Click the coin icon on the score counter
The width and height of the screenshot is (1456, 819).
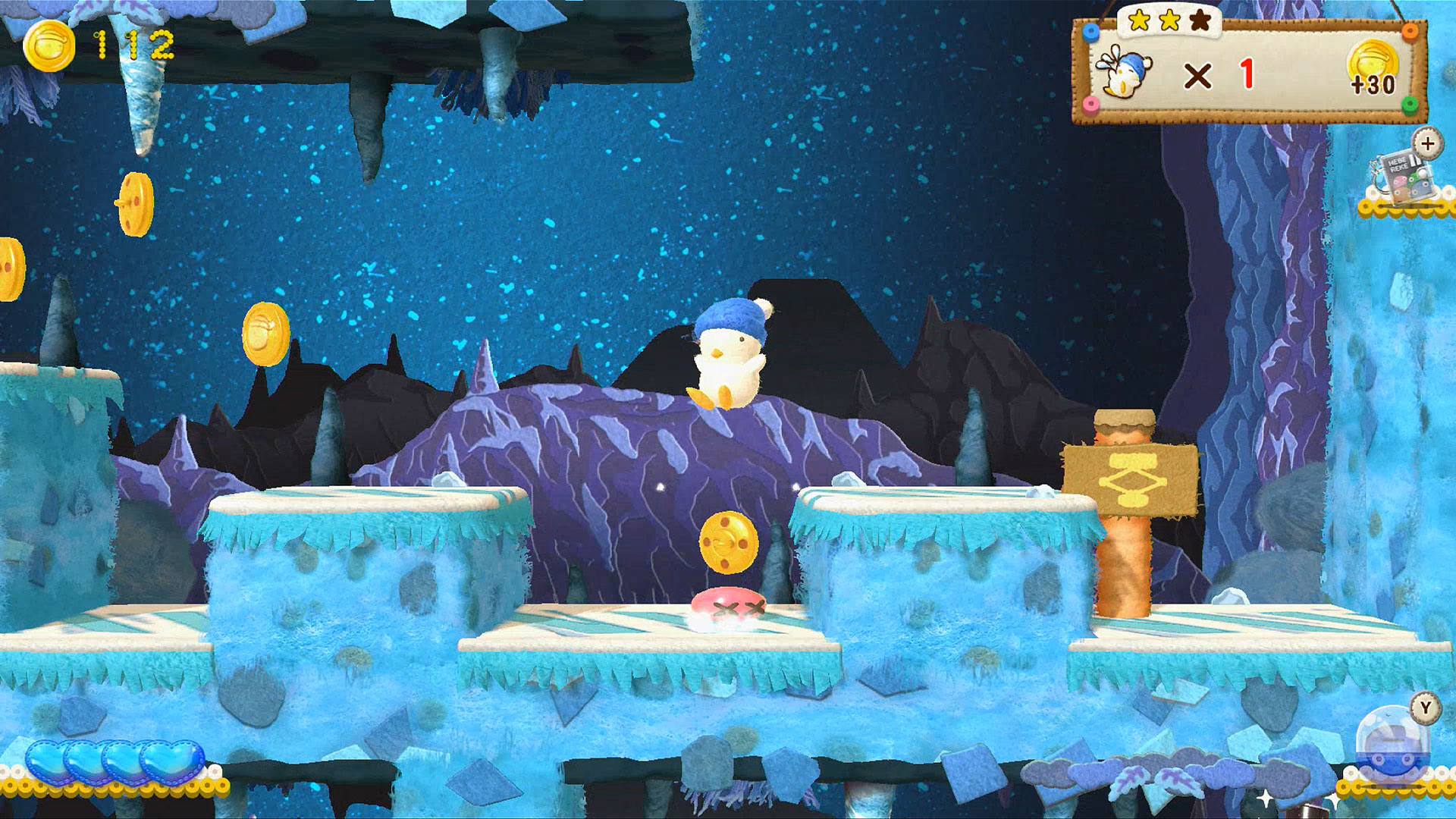click(49, 47)
